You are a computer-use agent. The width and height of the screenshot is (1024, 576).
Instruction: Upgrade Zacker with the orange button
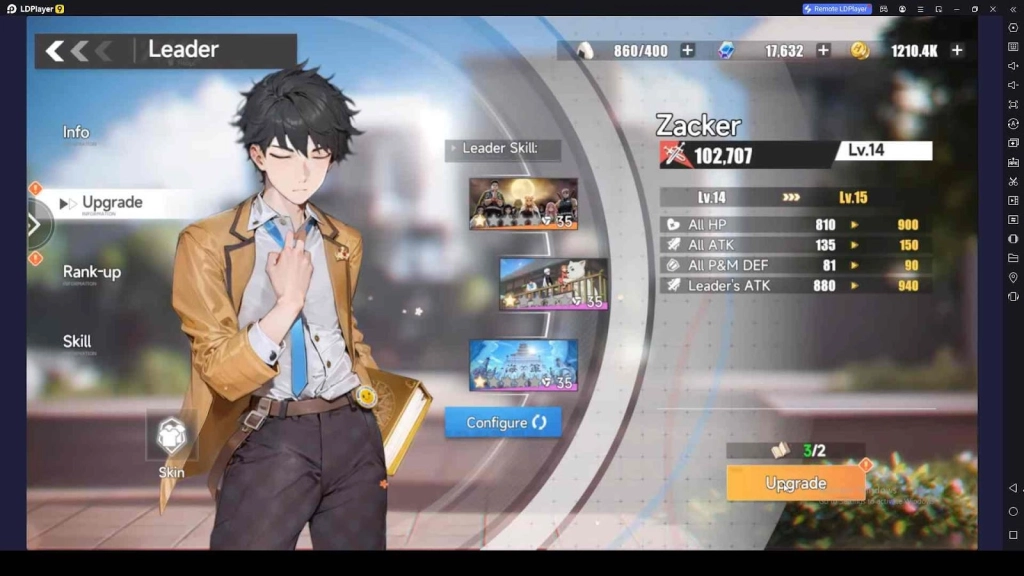(x=795, y=483)
